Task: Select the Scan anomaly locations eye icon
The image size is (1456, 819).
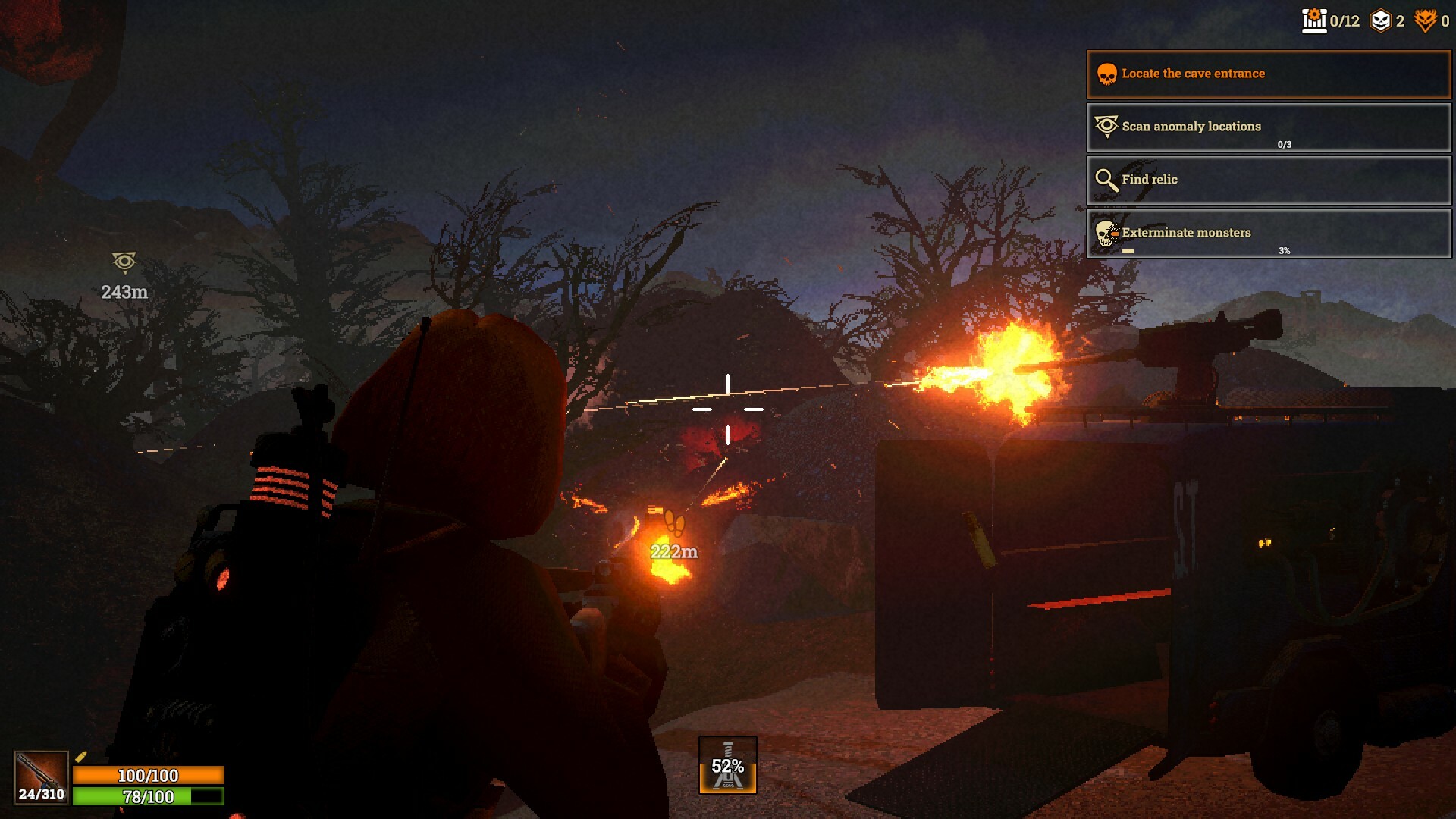Action: point(1106,127)
